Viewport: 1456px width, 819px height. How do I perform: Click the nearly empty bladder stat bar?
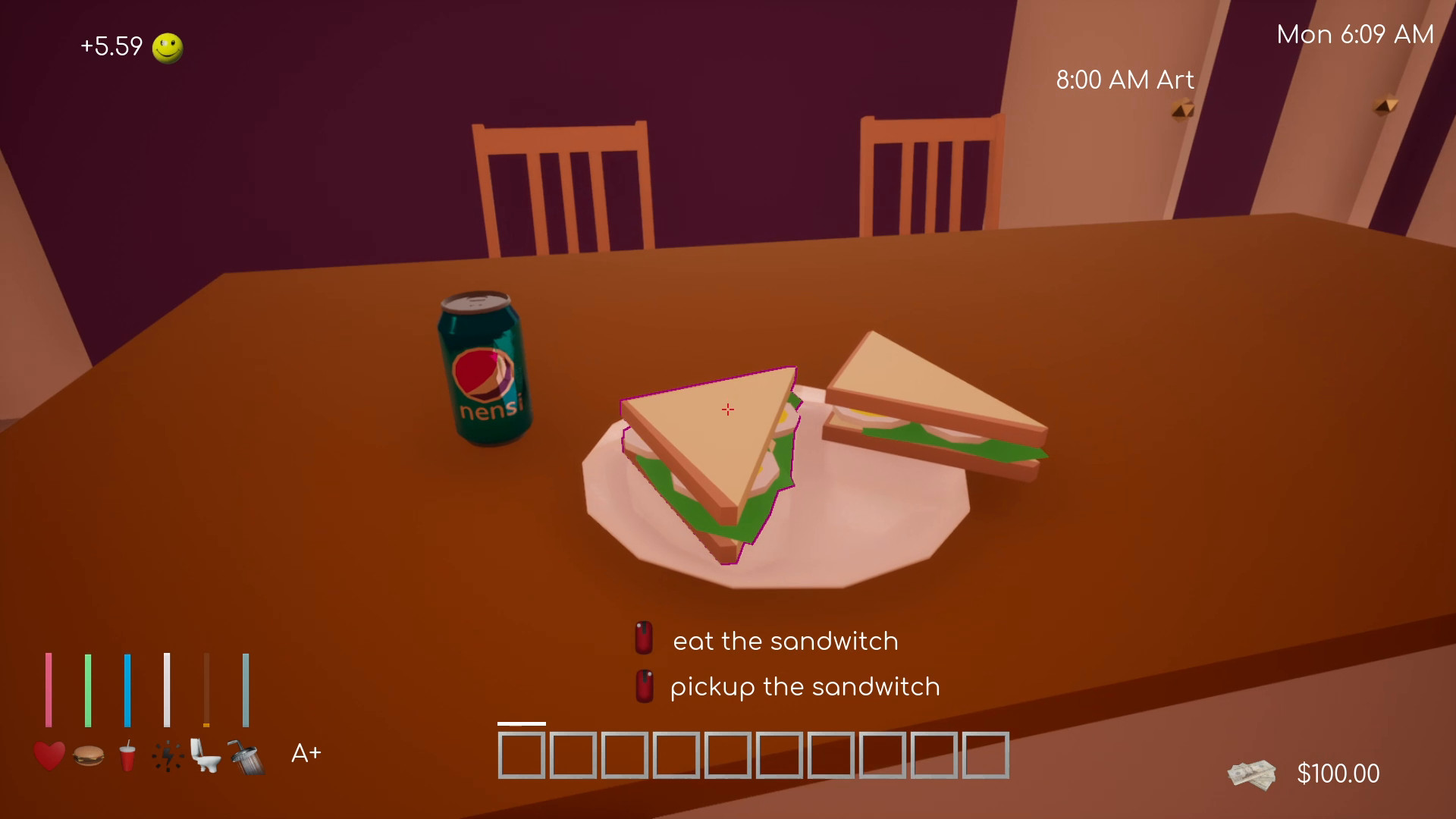(207, 688)
